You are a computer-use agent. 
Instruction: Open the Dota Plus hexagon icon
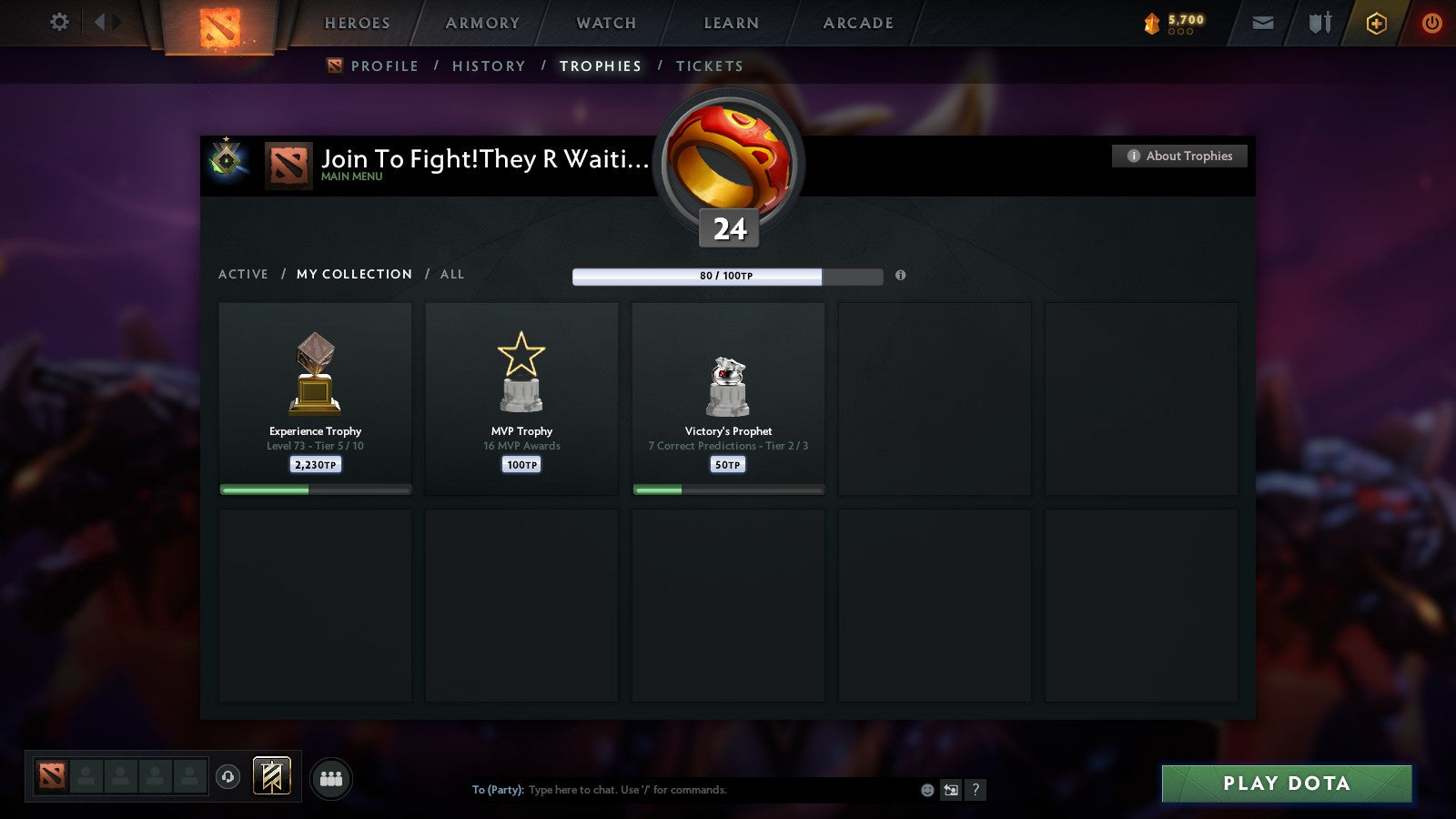point(1377,23)
